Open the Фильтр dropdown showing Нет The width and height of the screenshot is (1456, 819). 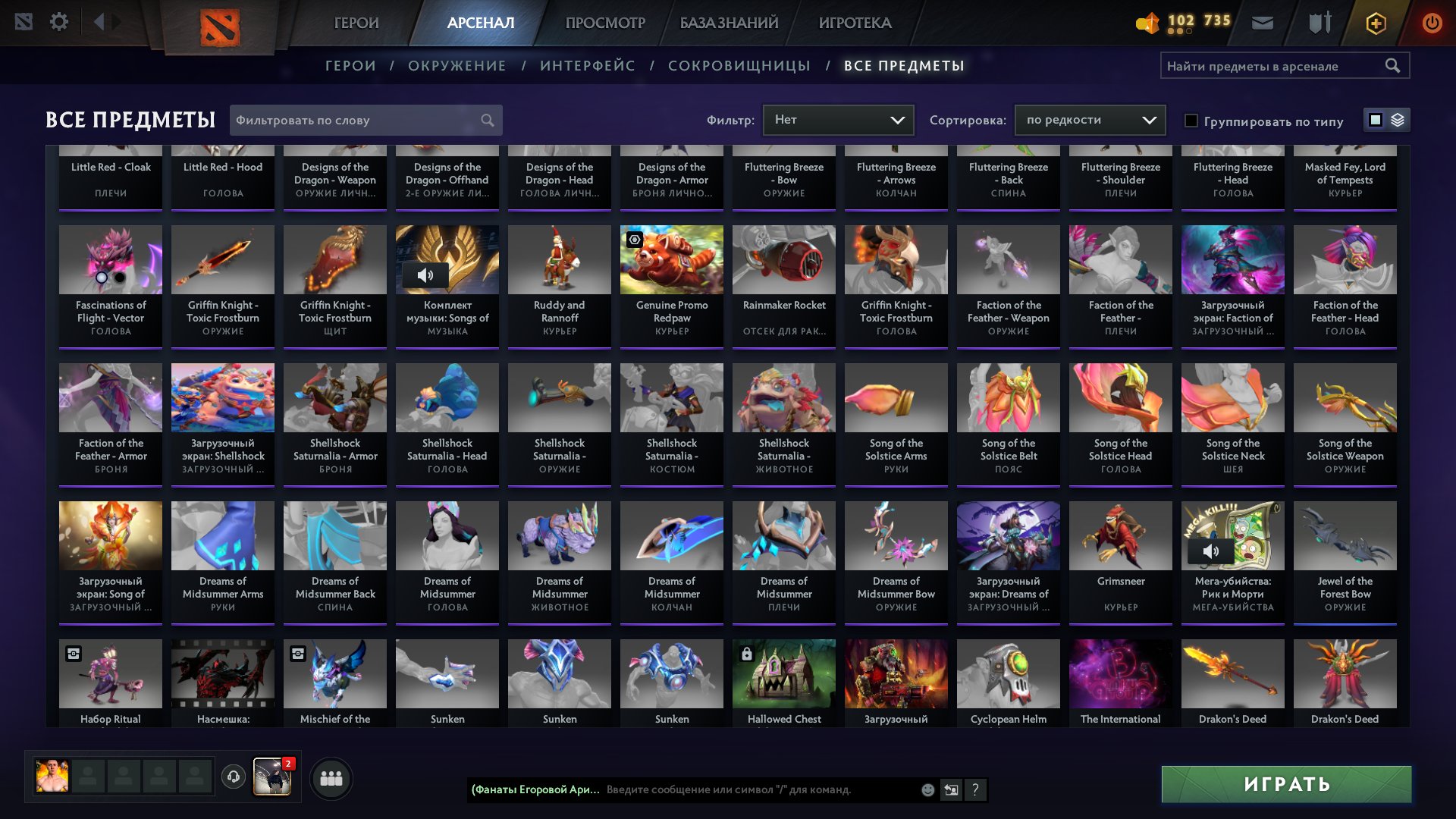click(838, 119)
